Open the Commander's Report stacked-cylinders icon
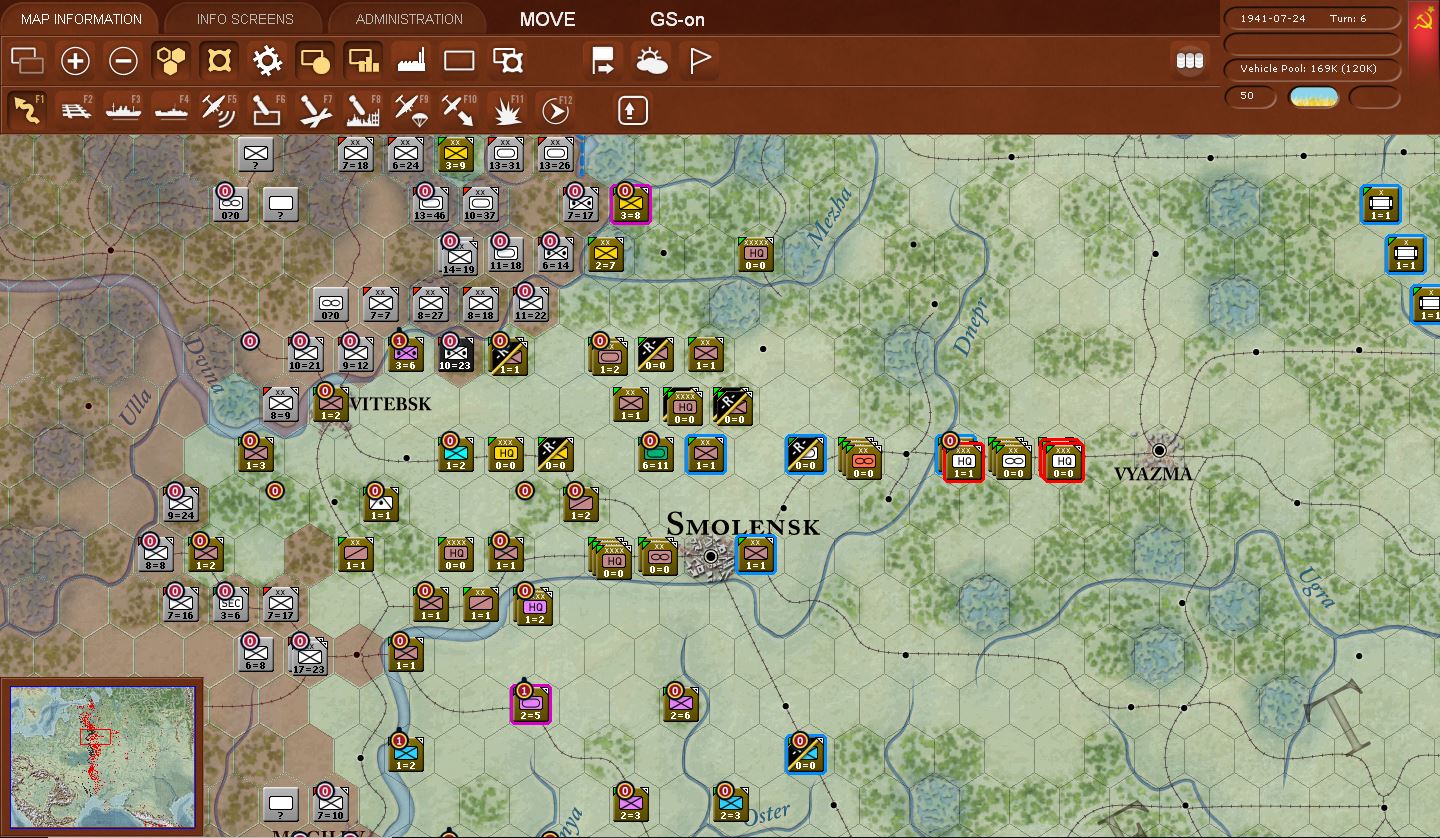The height and width of the screenshot is (838, 1440). tap(1189, 61)
